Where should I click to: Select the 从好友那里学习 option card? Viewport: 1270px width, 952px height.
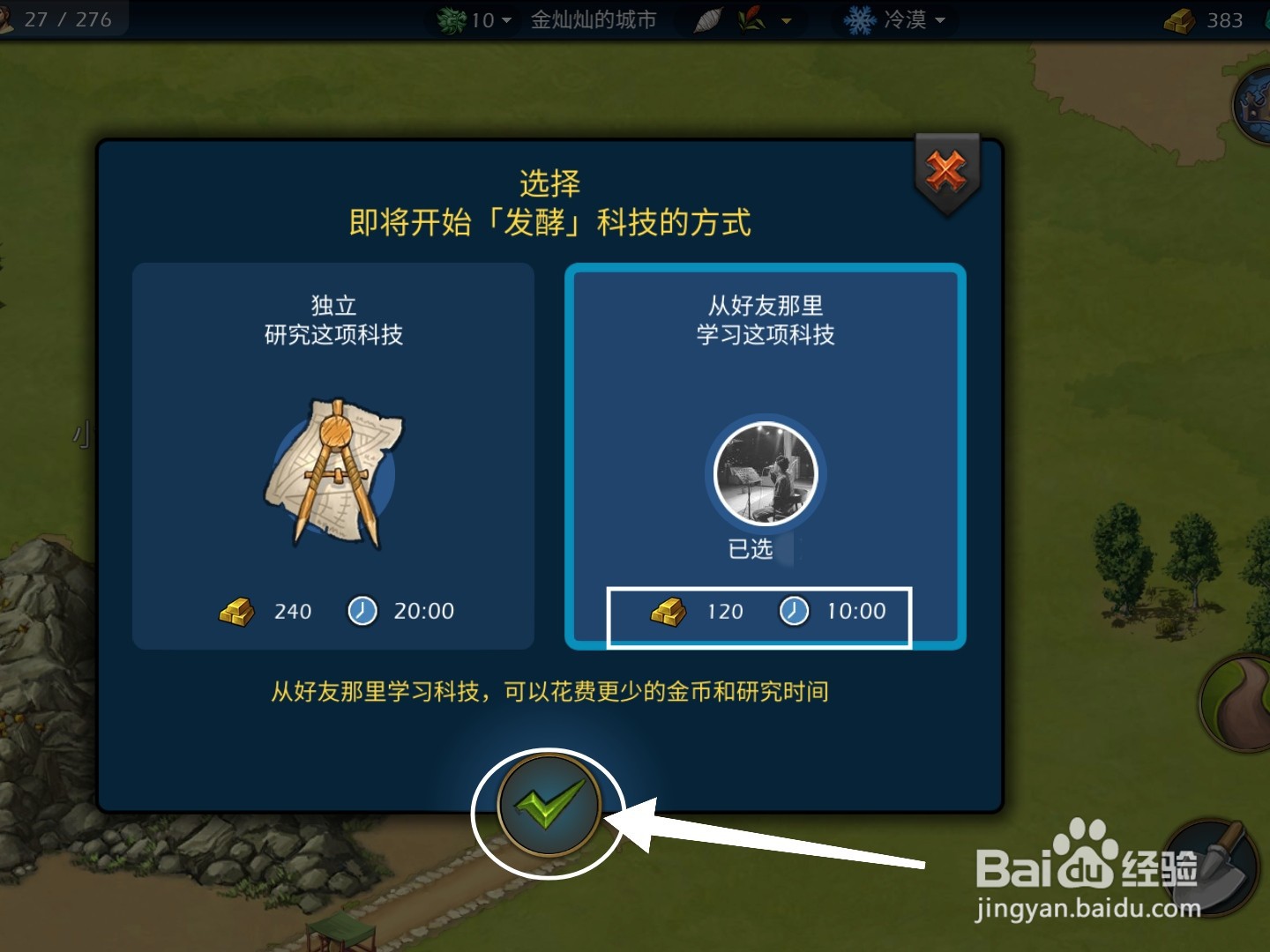coord(764,454)
